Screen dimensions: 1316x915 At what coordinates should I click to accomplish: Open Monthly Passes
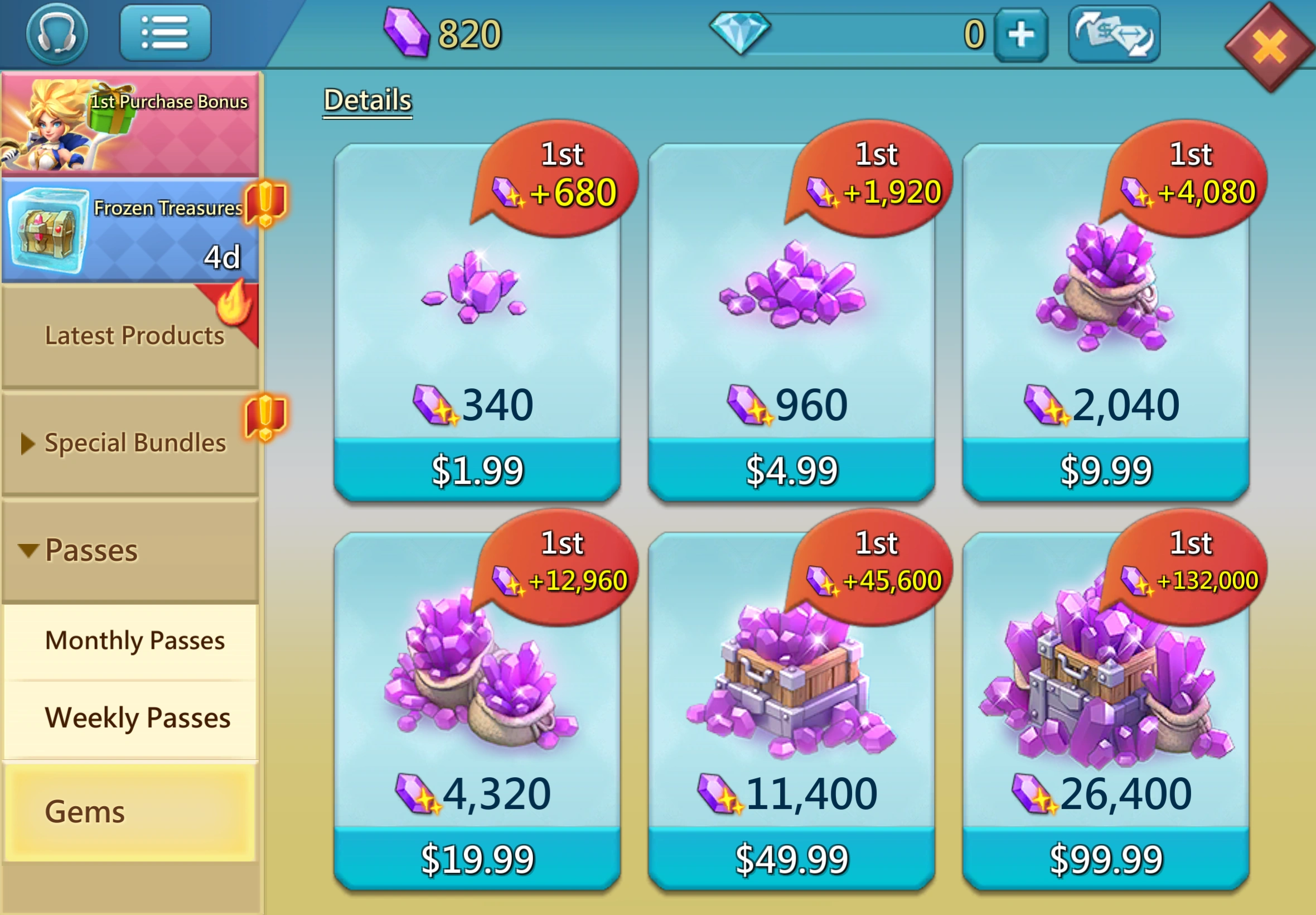(134, 641)
